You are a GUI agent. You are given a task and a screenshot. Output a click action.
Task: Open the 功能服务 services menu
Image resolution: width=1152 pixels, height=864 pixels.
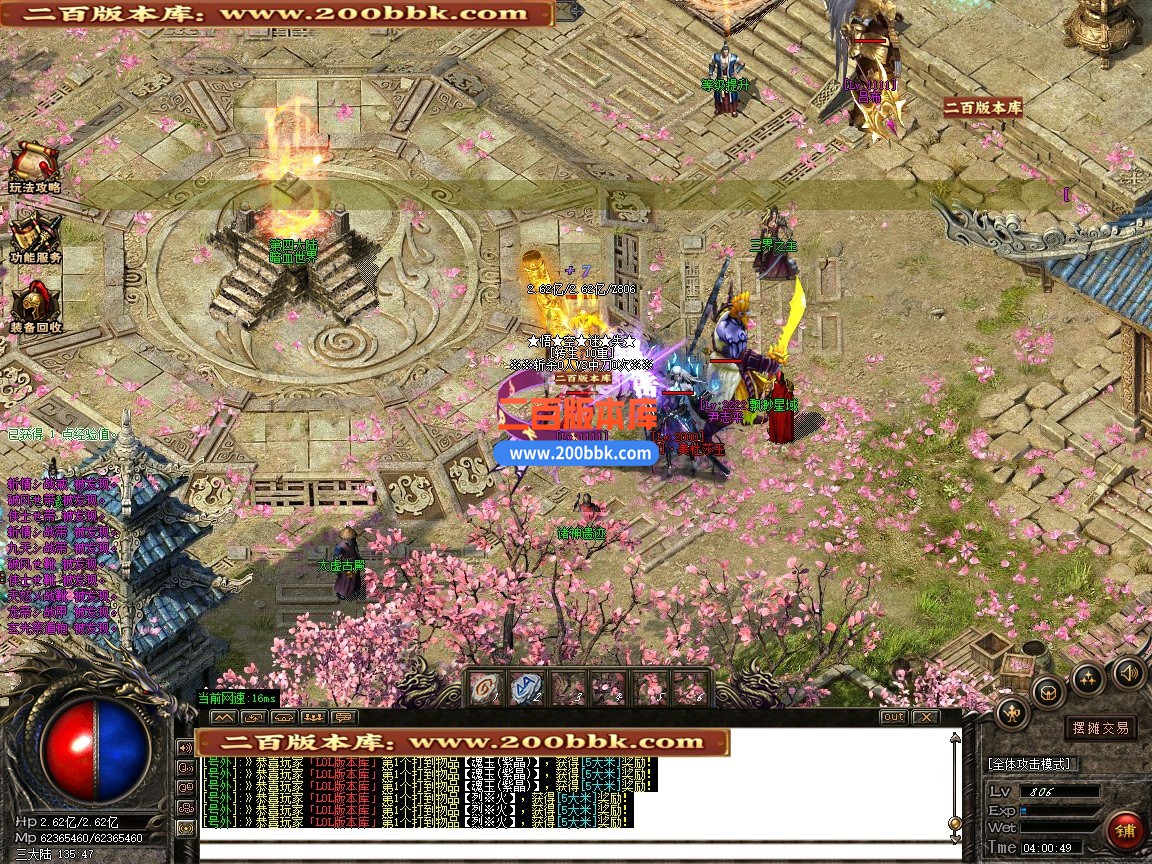pyautogui.click(x=35, y=238)
